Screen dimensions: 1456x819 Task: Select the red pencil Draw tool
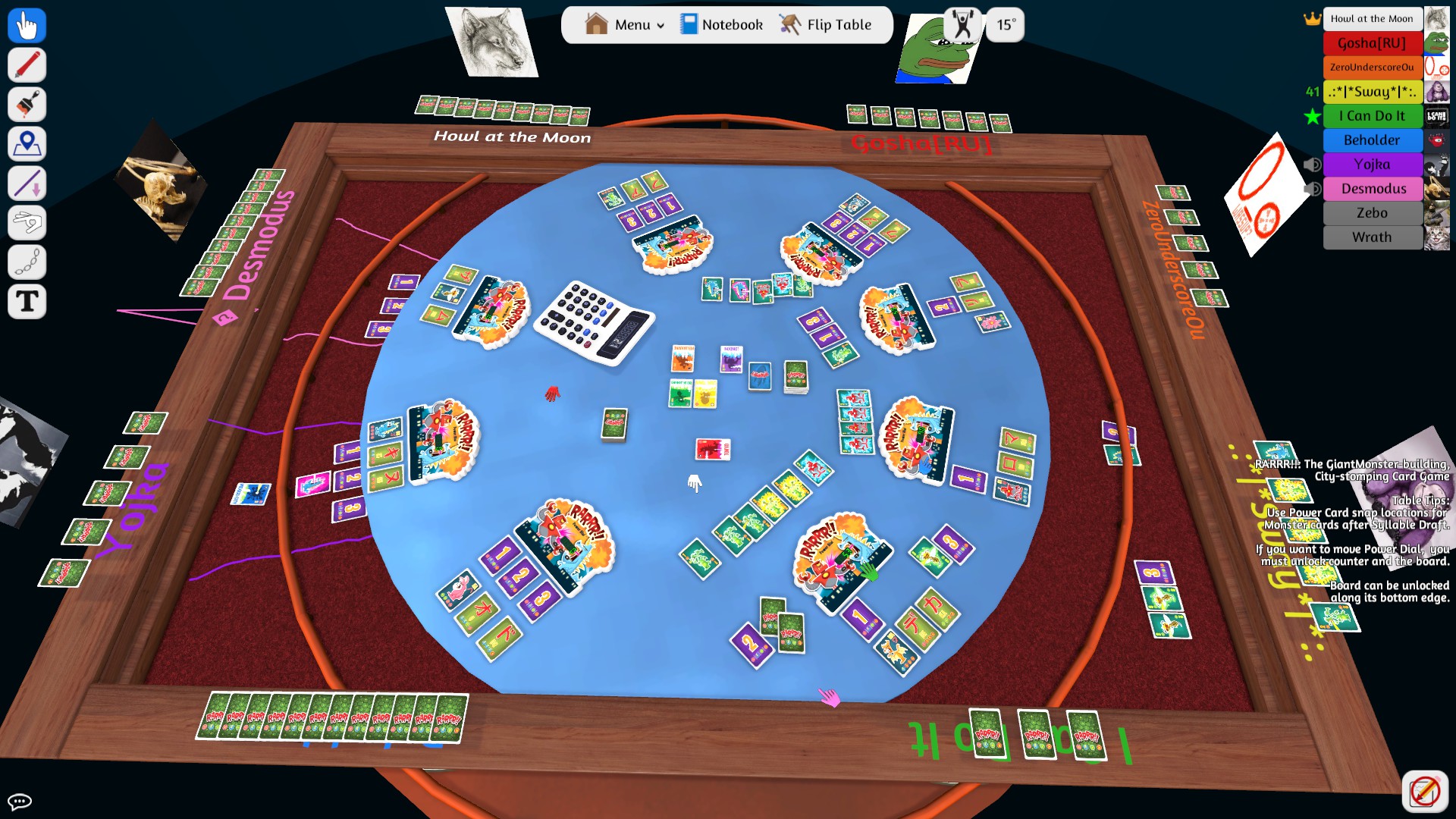coord(27,65)
